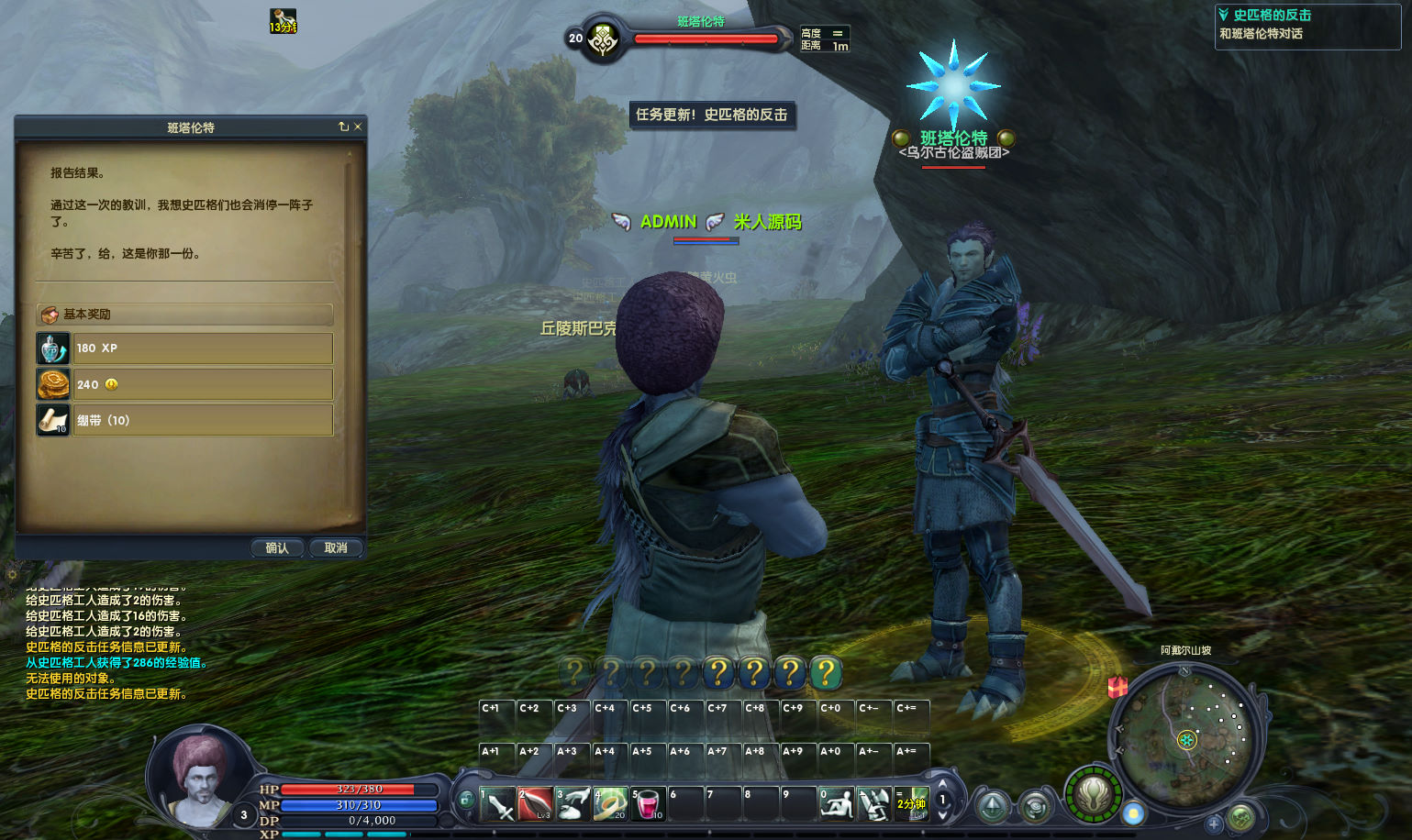Screen dimensions: 1412x840
Task: Cancel the dialog with 取消
Action: coord(336,547)
